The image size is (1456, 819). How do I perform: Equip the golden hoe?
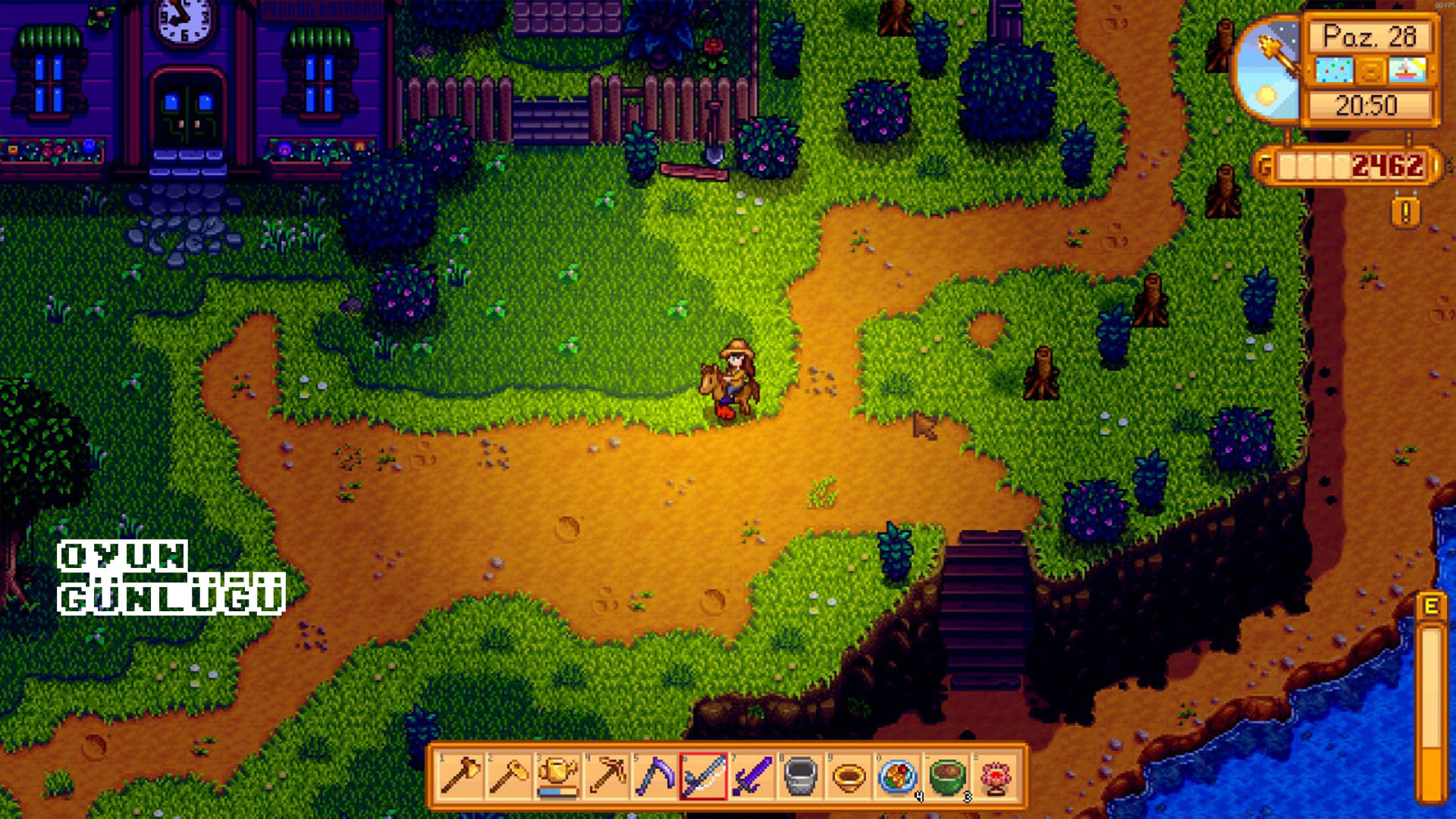click(x=509, y=777)
